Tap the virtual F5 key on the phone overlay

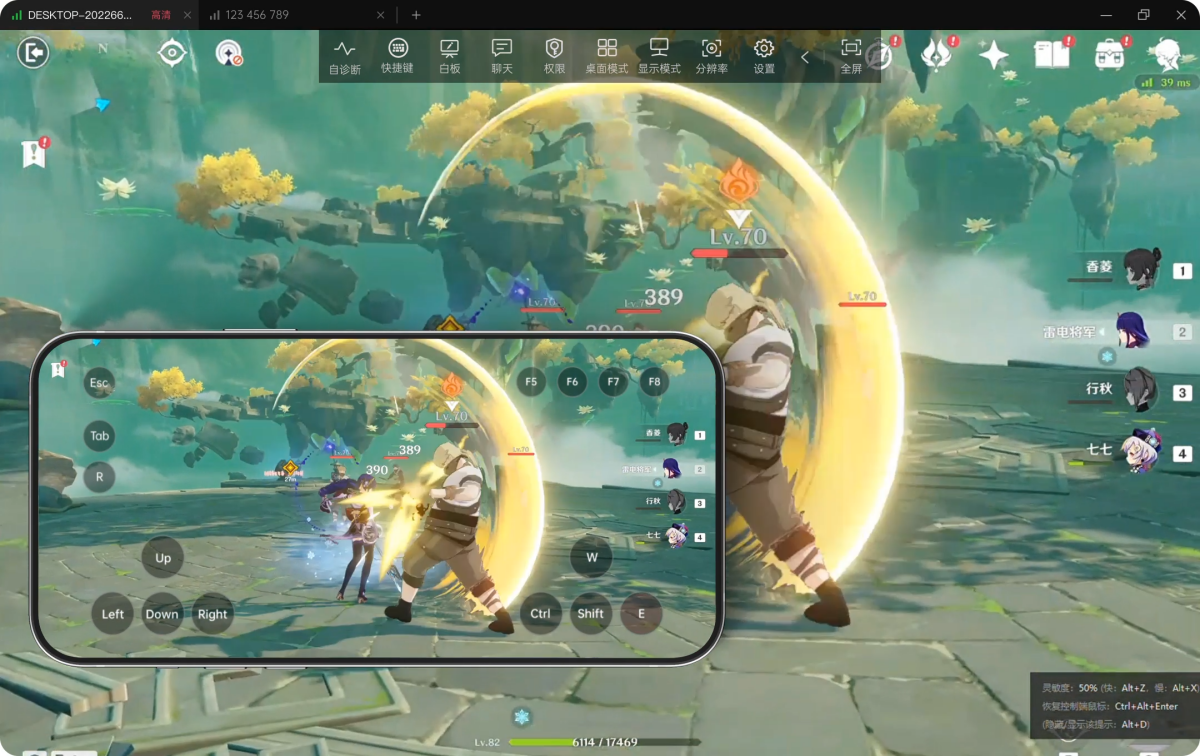click(531, 381)
